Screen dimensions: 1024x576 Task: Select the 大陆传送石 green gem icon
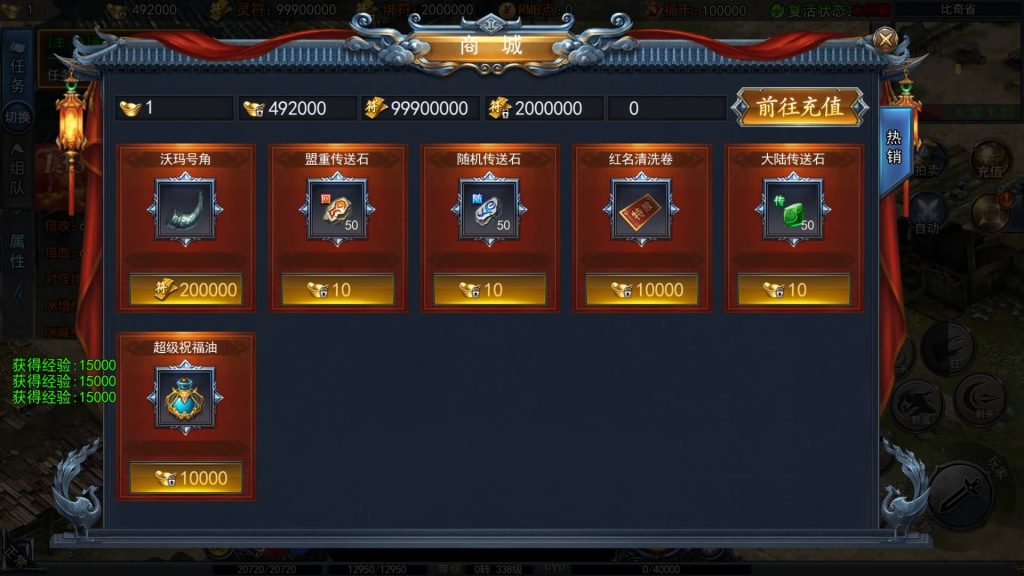click(x=793, y=209)
